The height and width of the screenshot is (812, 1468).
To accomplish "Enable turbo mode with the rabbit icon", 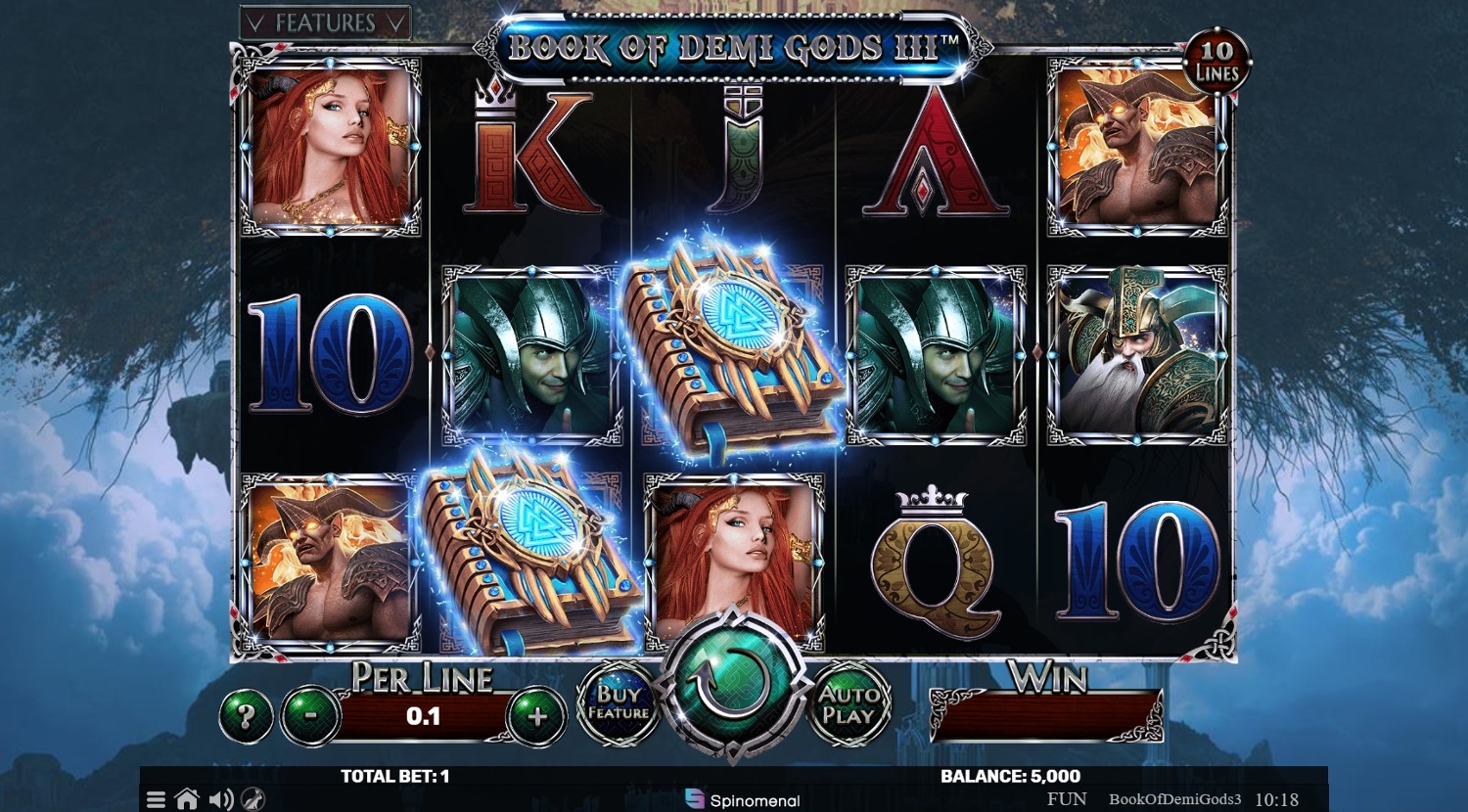I will (x=252, y=799).
